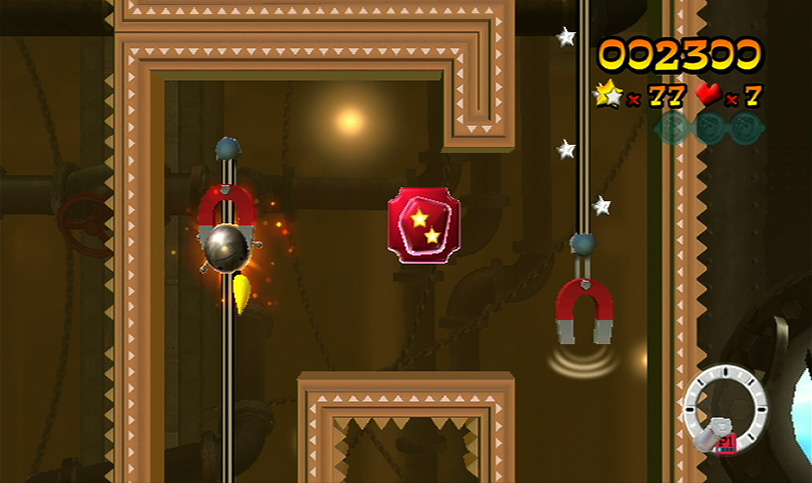
Task: Click the yellow star collectible icon
Action: tap(608, 95)
